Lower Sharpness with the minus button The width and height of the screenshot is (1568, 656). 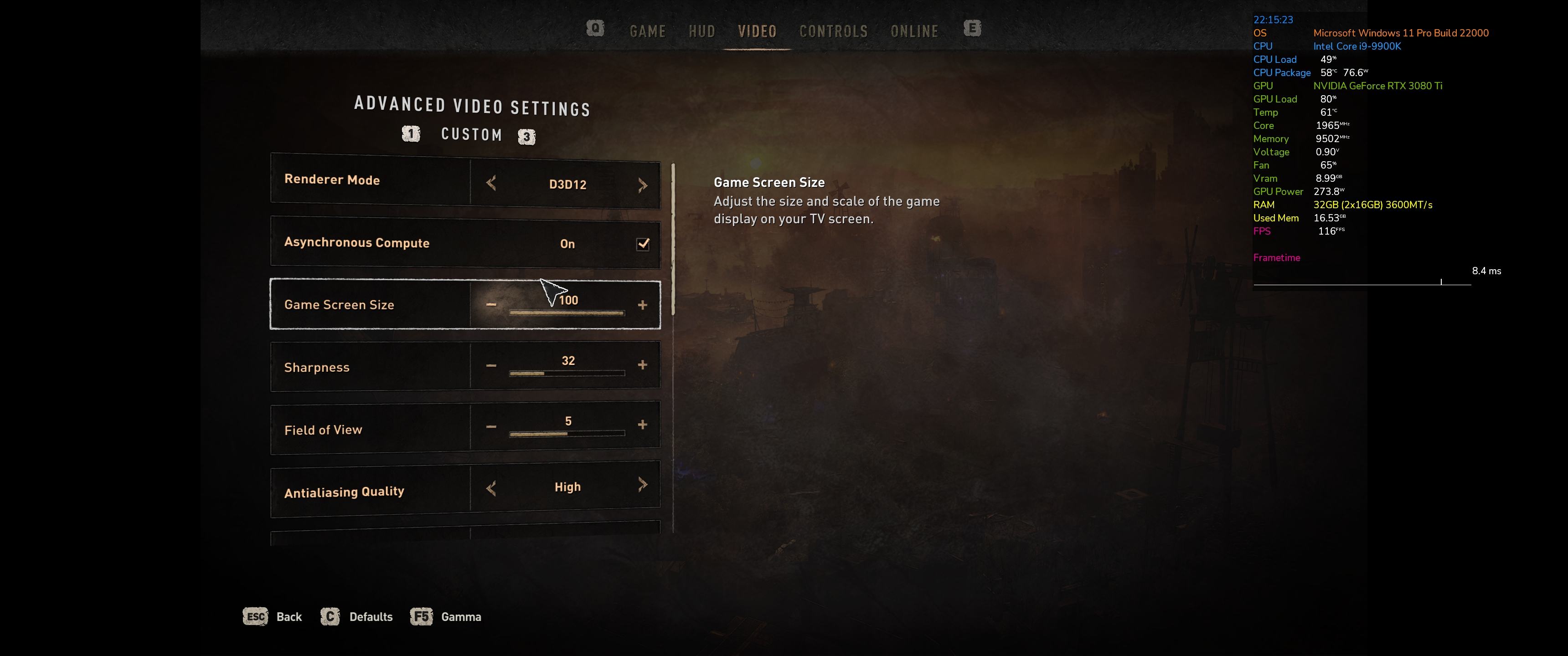pyautogui.click(x=491, y=365)
